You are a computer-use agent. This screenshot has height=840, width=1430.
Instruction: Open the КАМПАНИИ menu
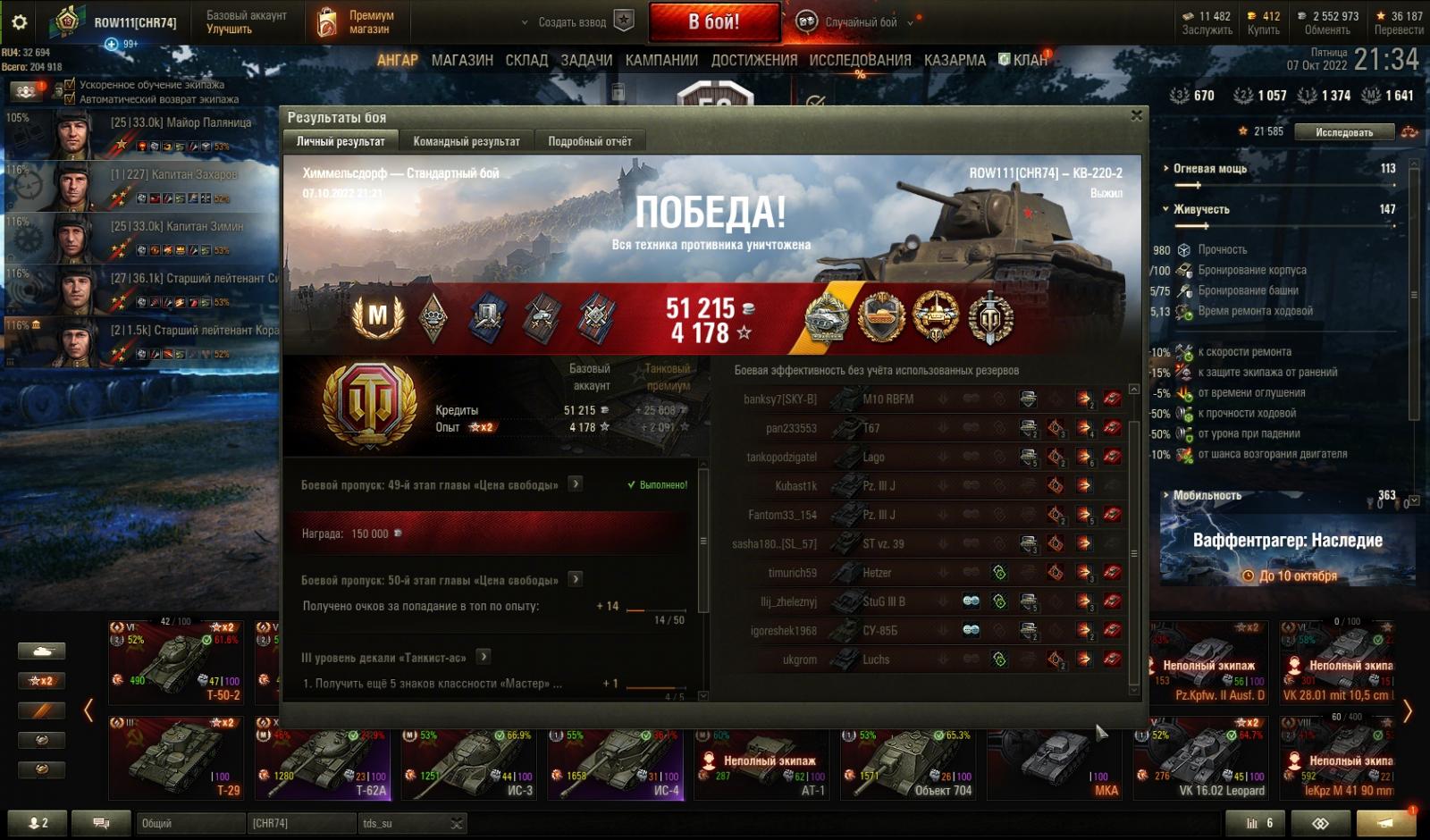(x=661, y=60)
